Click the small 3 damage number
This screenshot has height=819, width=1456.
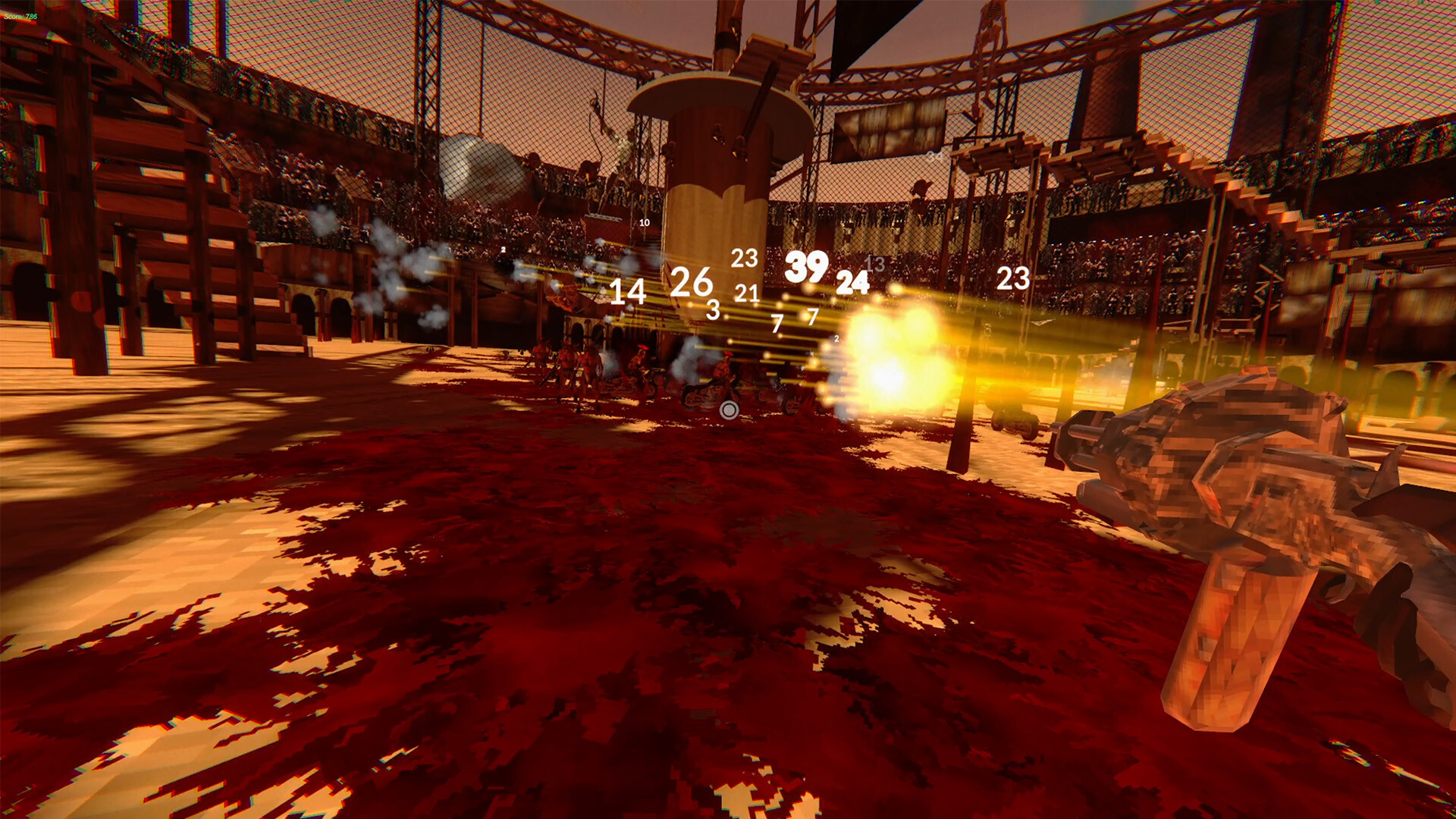713,310
